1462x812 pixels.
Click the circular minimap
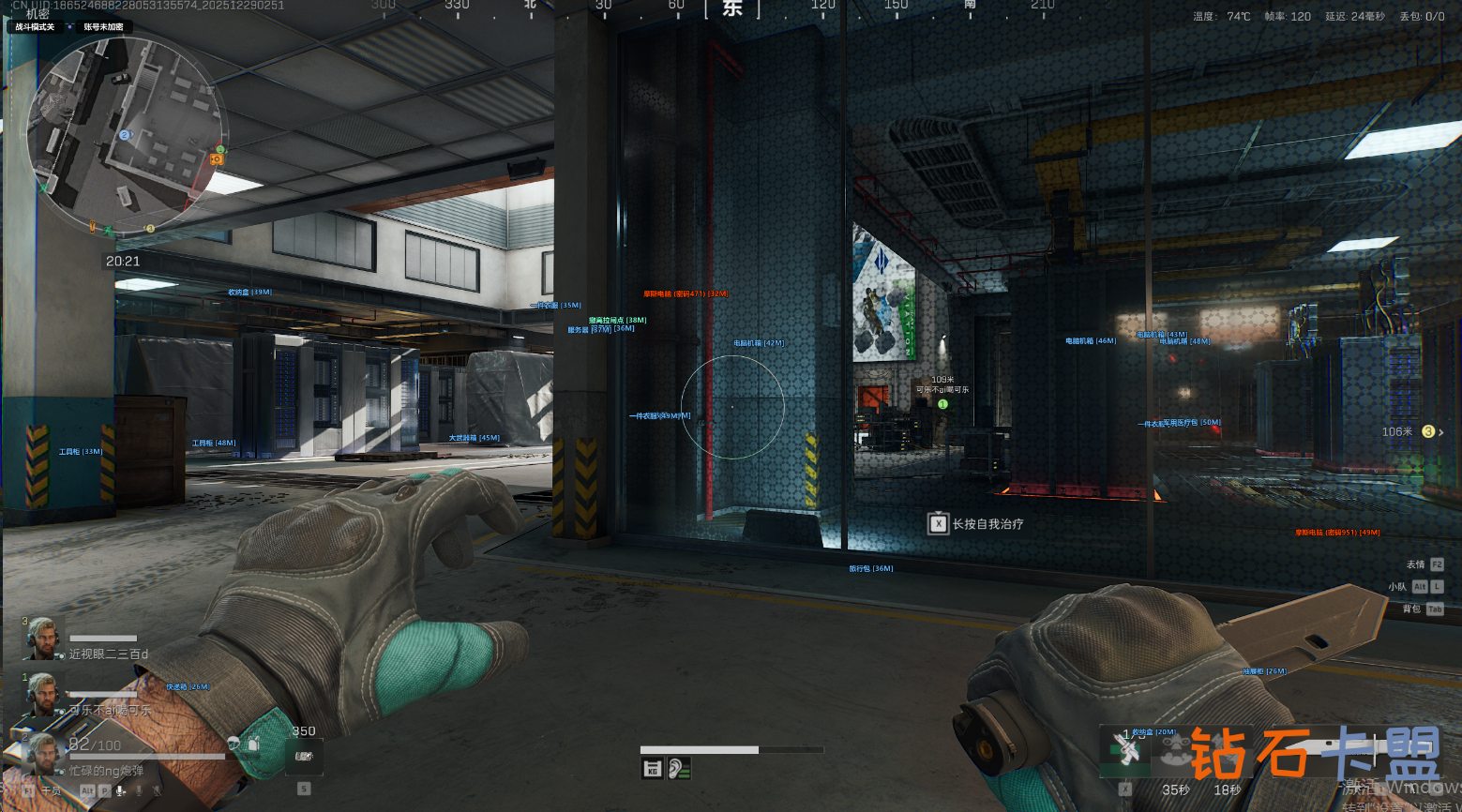(x=126, y=136)
